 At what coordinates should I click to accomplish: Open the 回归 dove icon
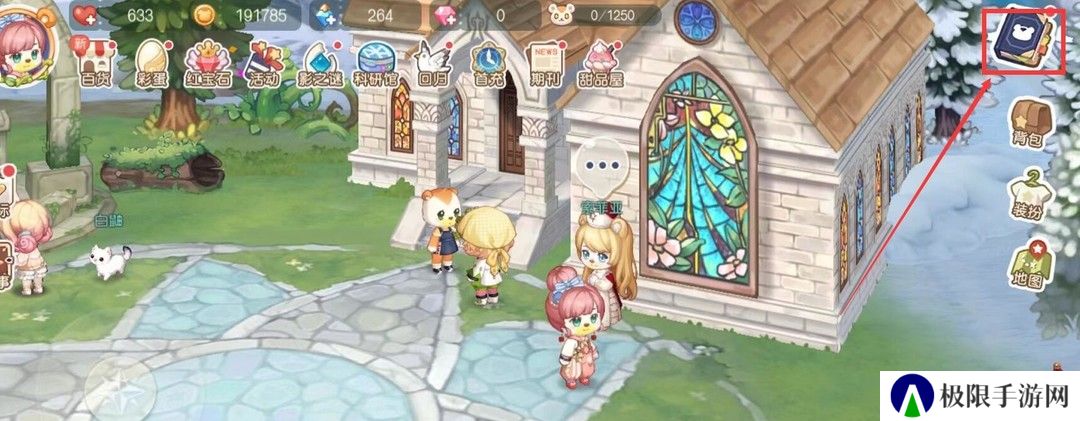(433, 62)
